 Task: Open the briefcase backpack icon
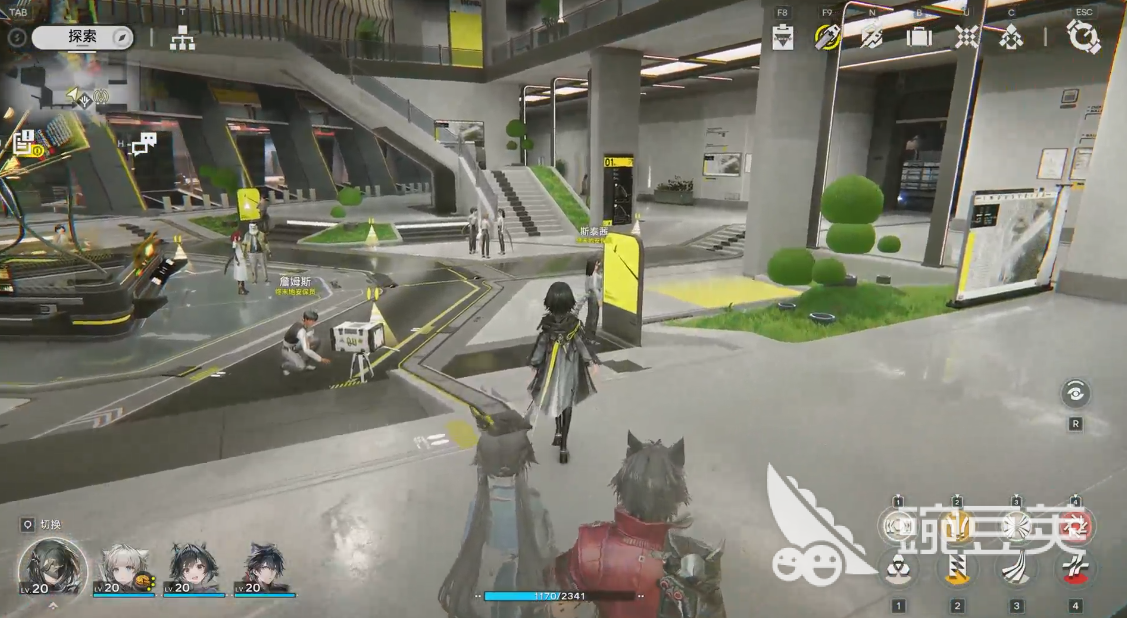click(918, 37)
